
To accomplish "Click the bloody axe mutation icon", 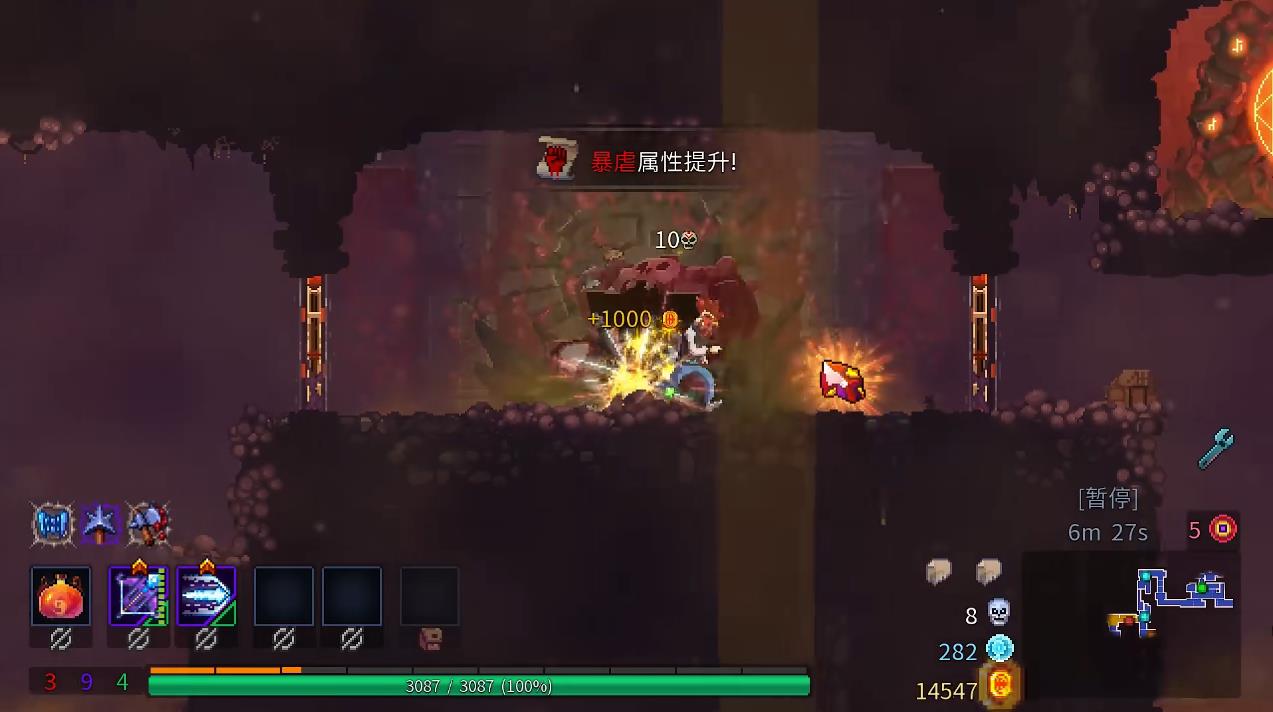I will (x=148, y=524).
